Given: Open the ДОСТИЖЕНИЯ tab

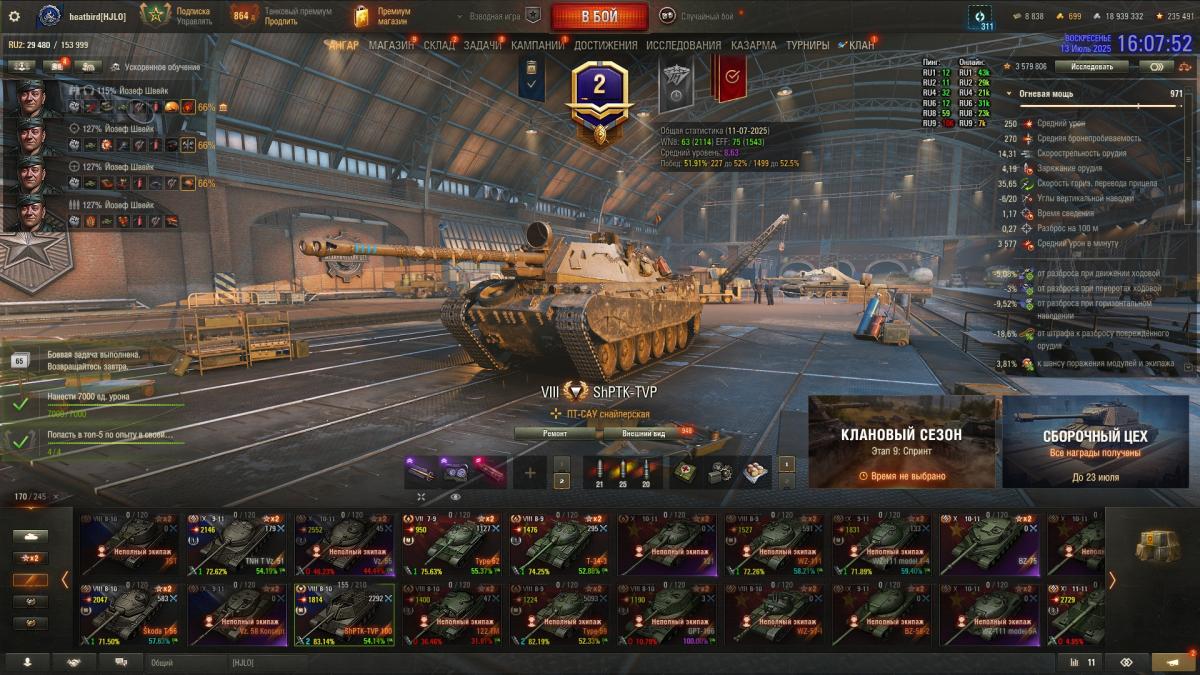Looking at the screenshot, I should point(605,45).
